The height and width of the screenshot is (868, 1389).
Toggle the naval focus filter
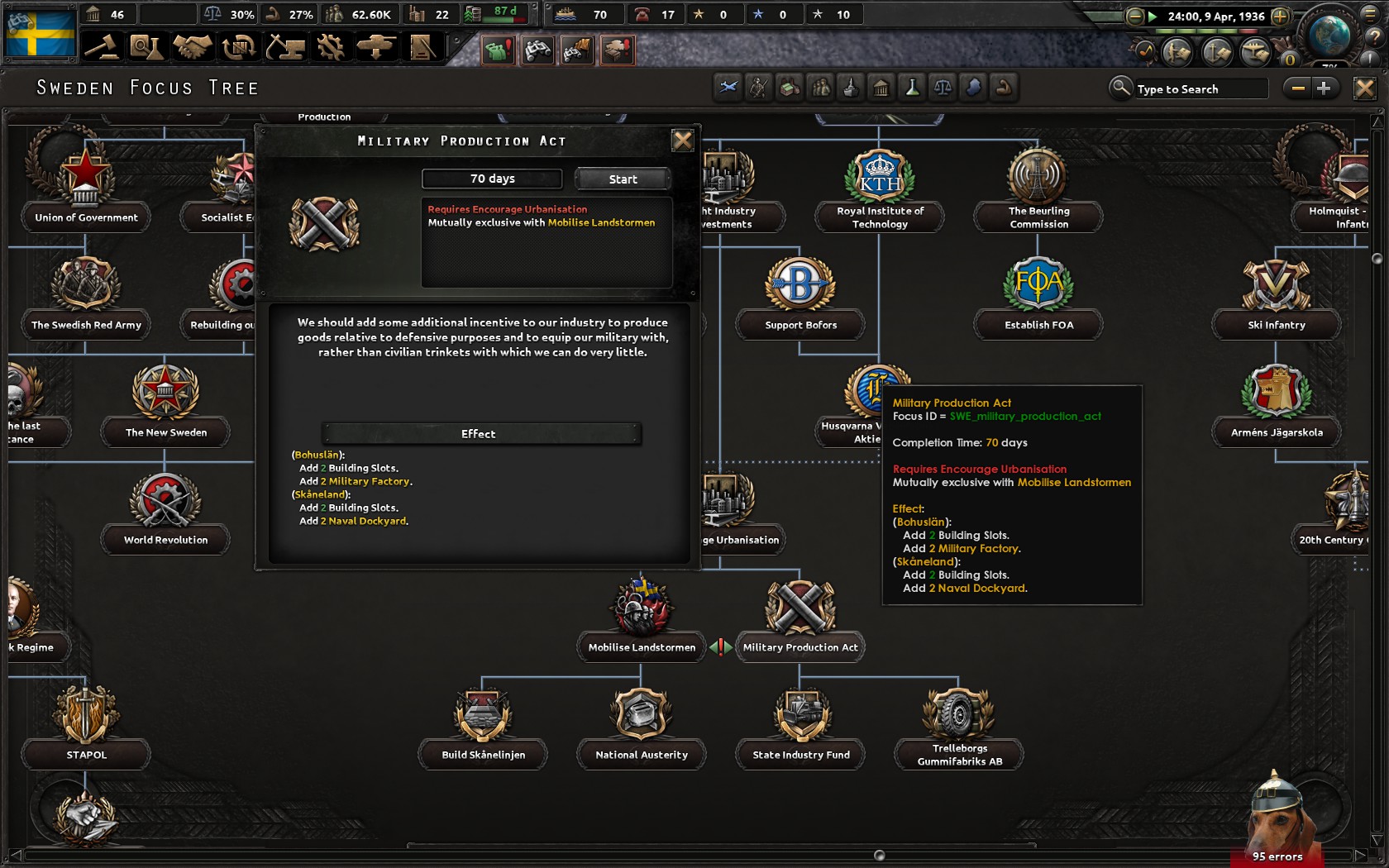pos(851,88)
